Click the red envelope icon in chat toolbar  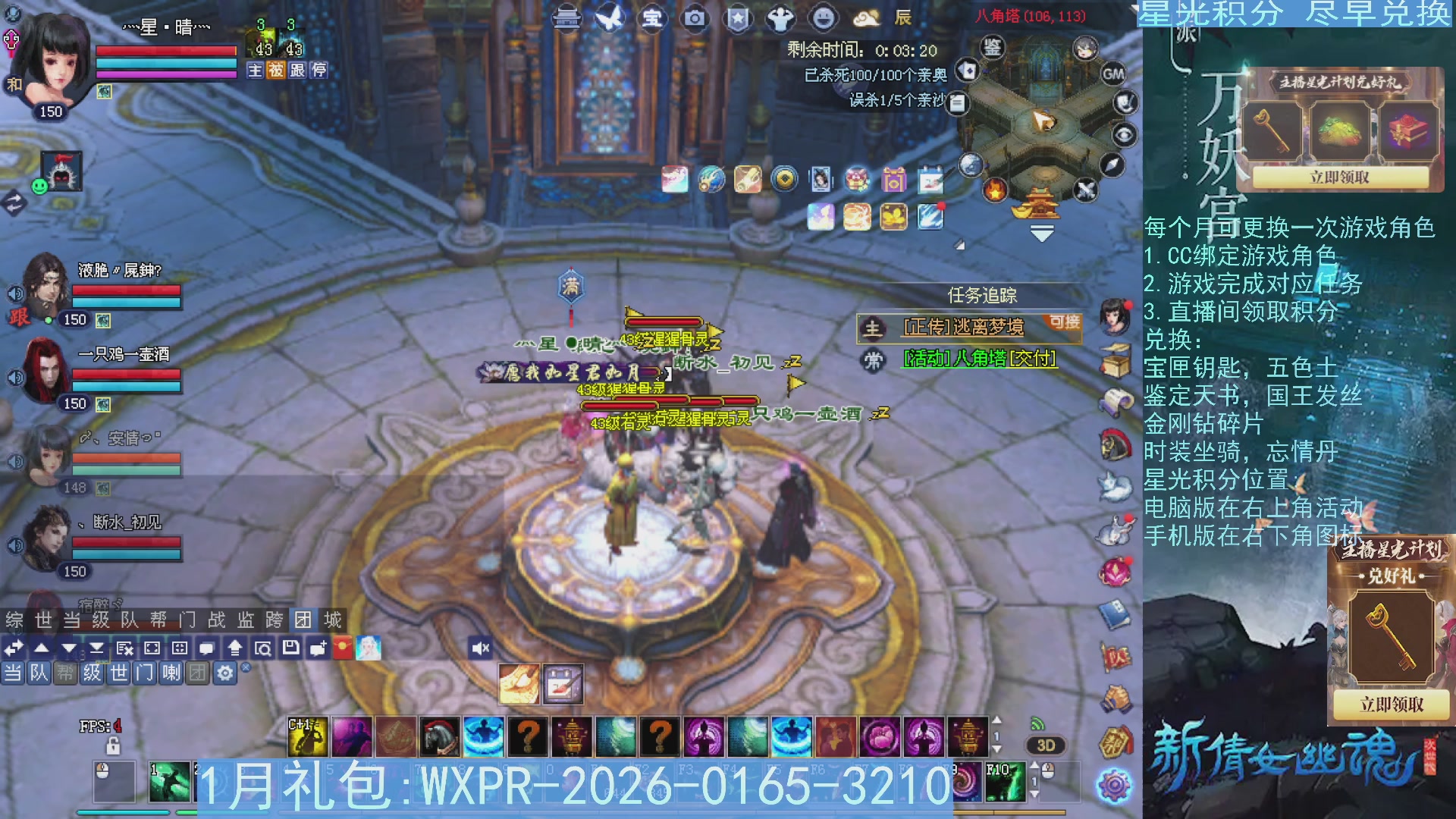point(341,647)
